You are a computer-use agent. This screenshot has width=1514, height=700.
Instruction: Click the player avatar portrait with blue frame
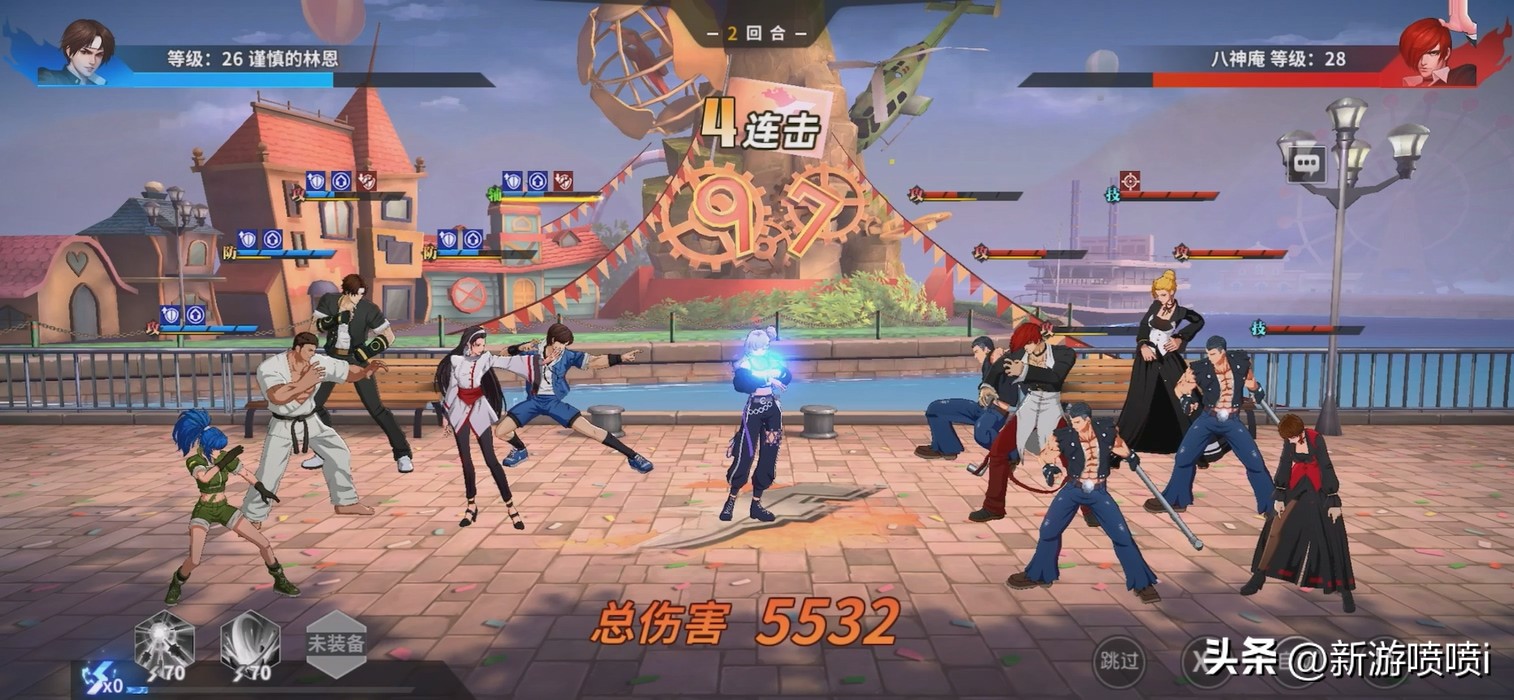(86, 52)
